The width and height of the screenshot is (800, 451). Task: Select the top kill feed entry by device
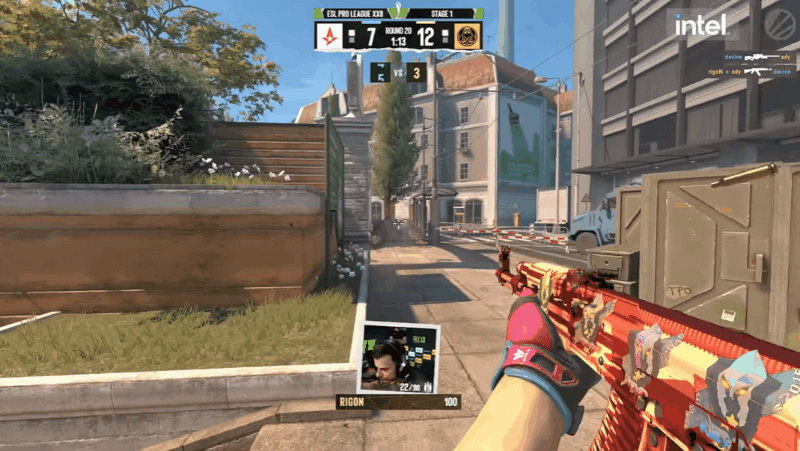(x=757, y=58)
